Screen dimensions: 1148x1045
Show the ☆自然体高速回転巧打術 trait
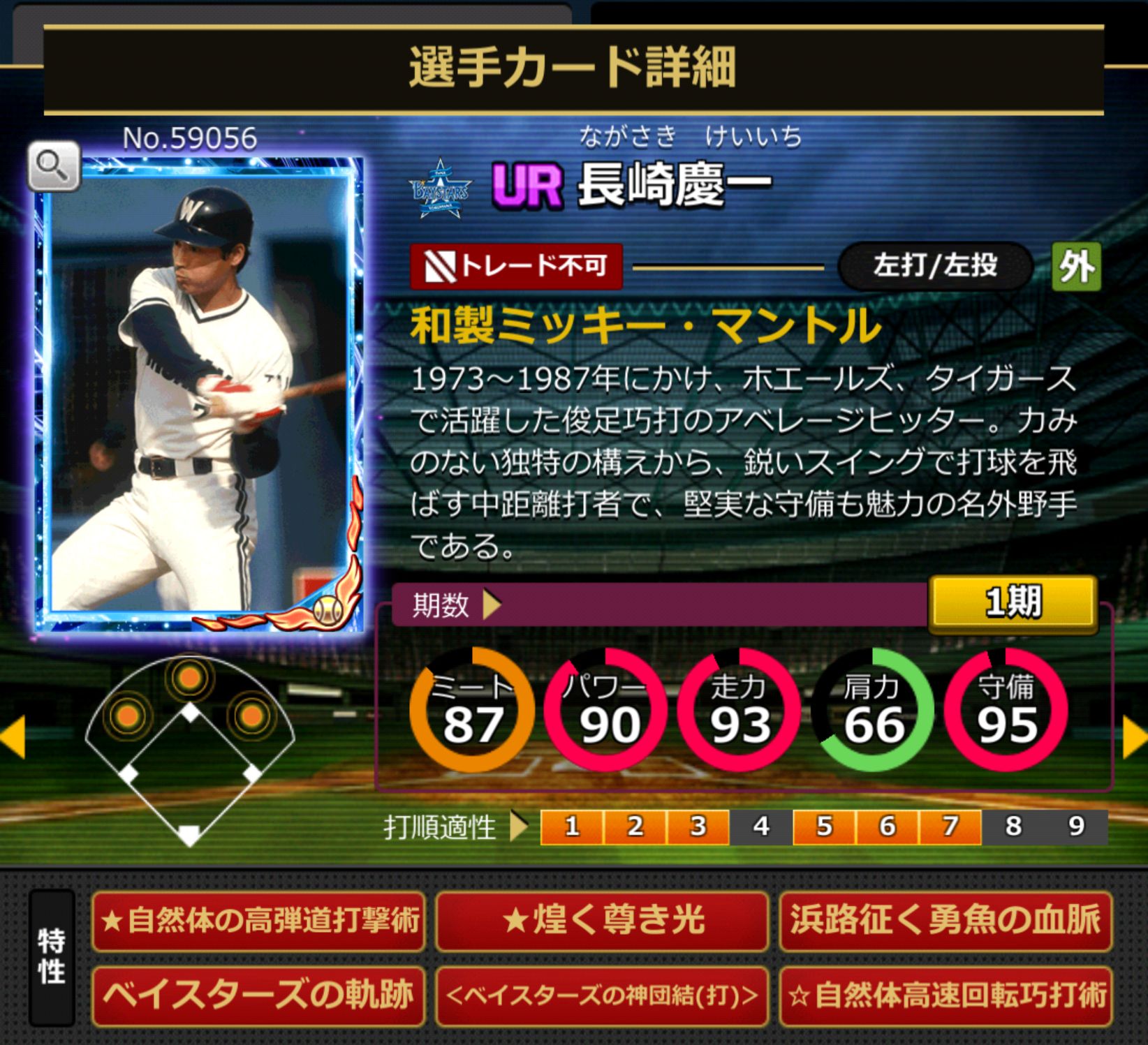[x=945, y=995]
